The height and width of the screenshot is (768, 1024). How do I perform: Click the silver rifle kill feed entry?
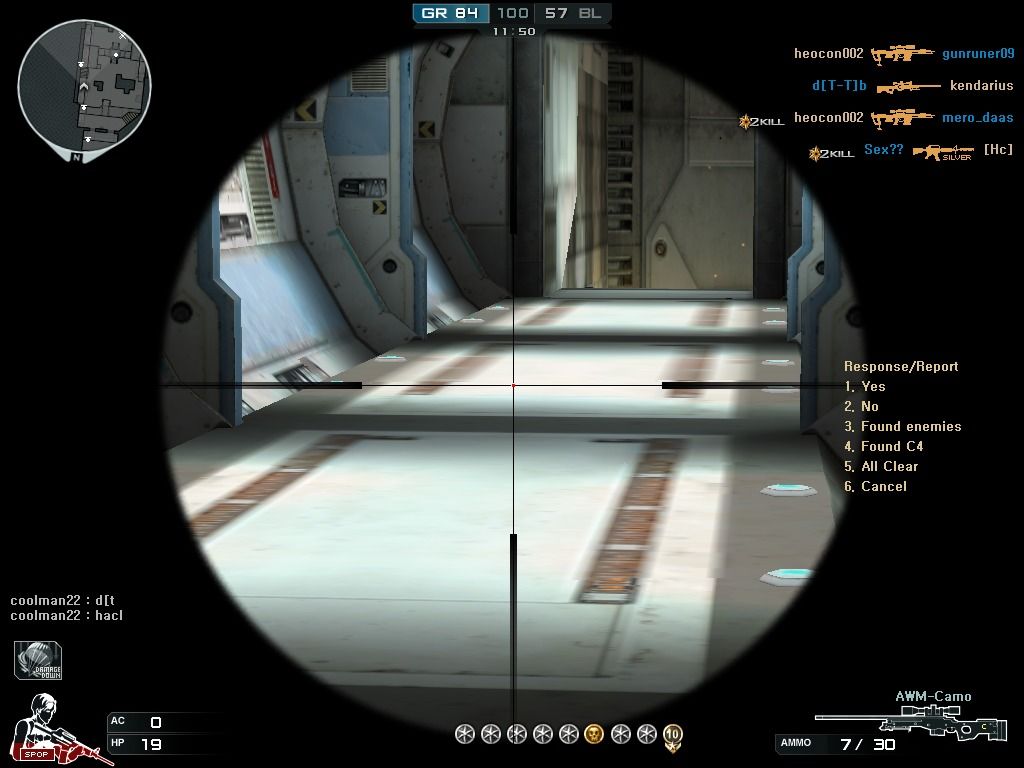[942, 152]
